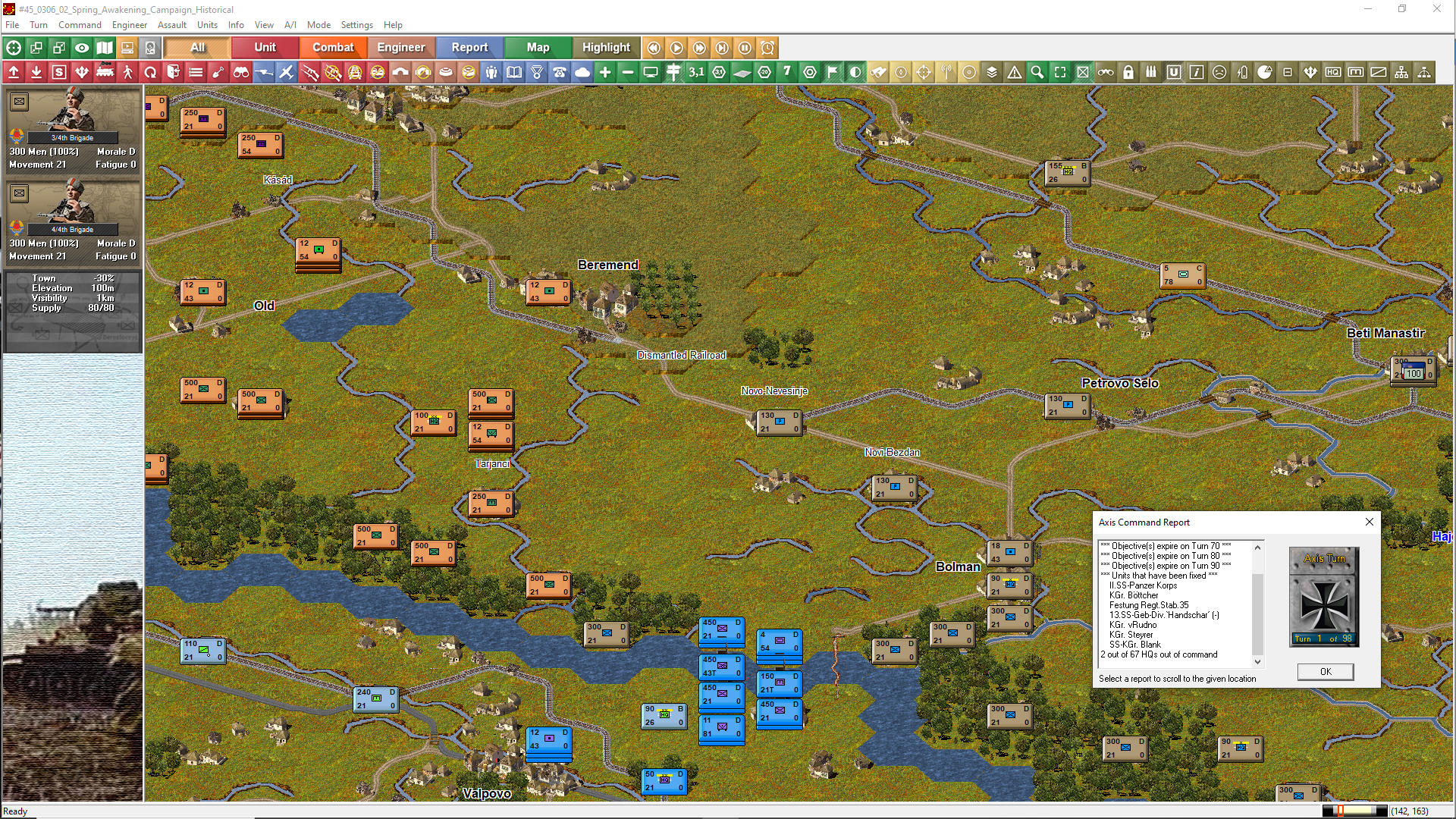Viewport: 1456px width, 819px height.
Task: Toggle unit display with the U icon
Action: (1174, 72)
